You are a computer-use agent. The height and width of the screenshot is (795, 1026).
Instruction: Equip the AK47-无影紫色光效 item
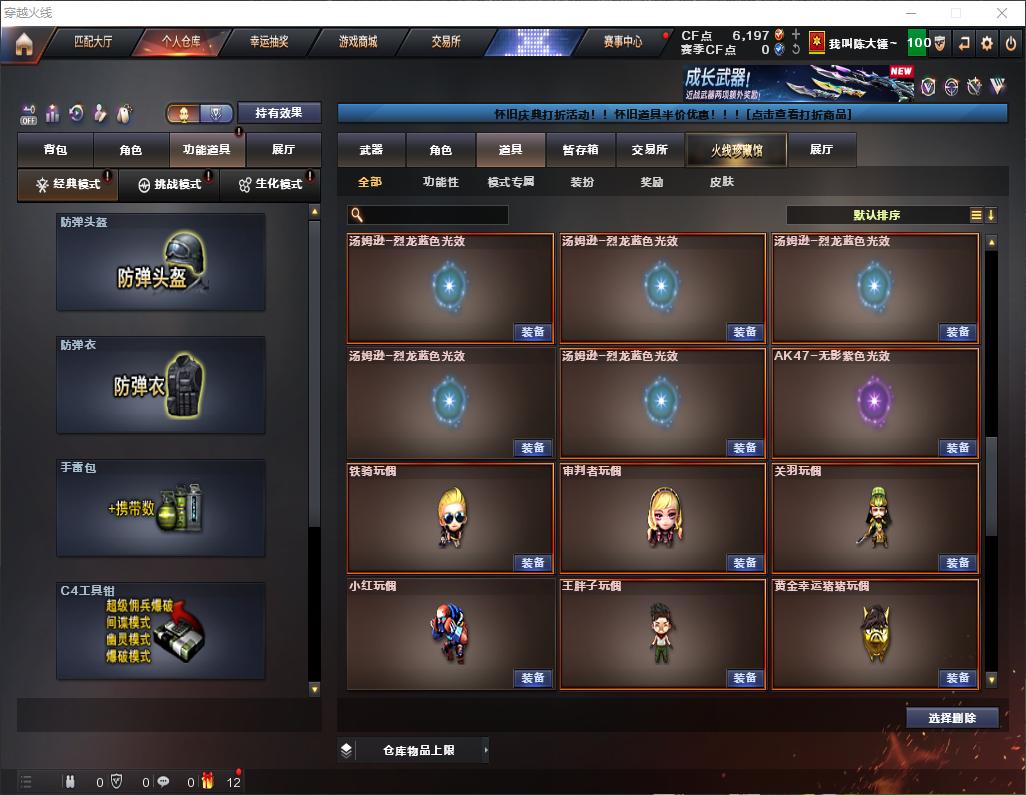957,448
